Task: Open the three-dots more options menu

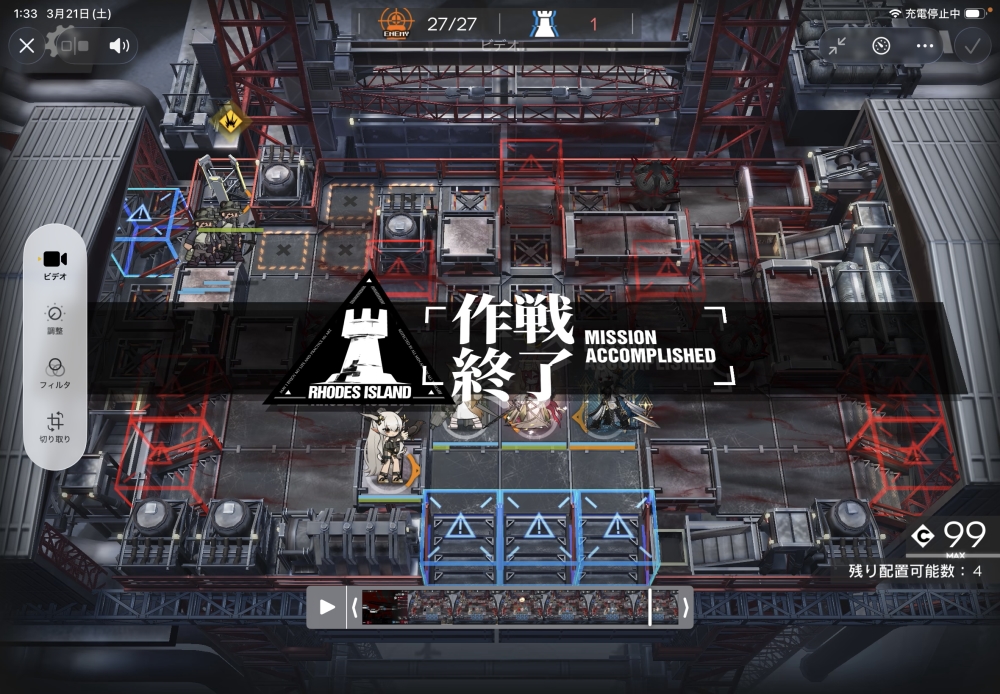Action: click(925, 45)
